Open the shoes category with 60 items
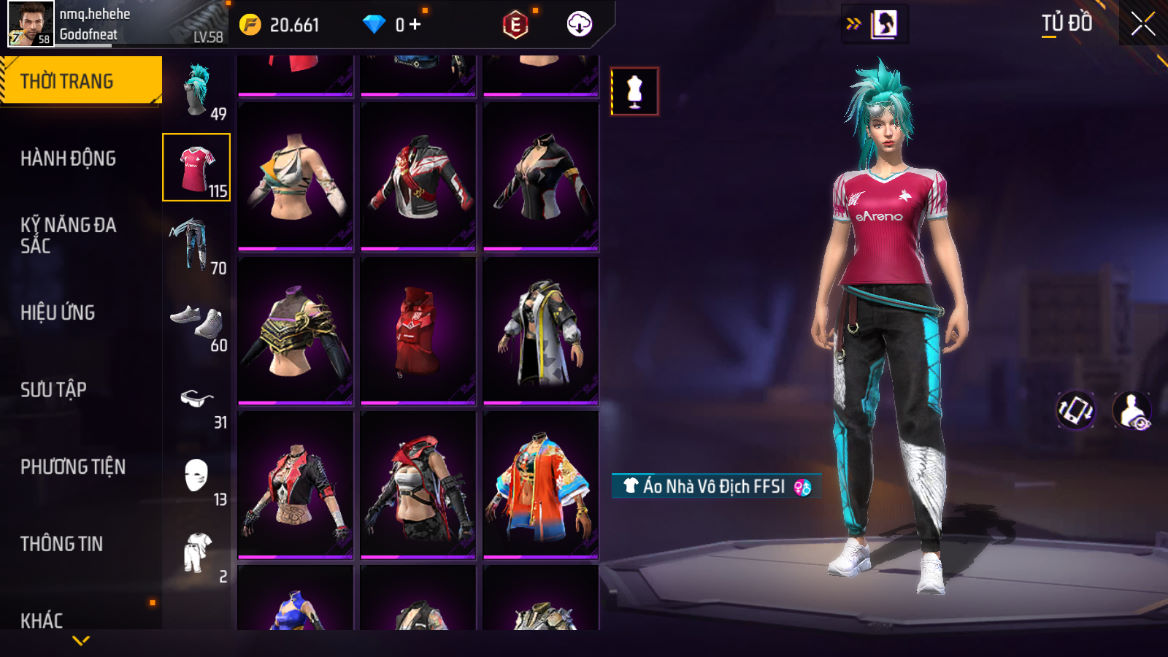The height and width of the screenshot is (657, 1168). click(197, 321)
